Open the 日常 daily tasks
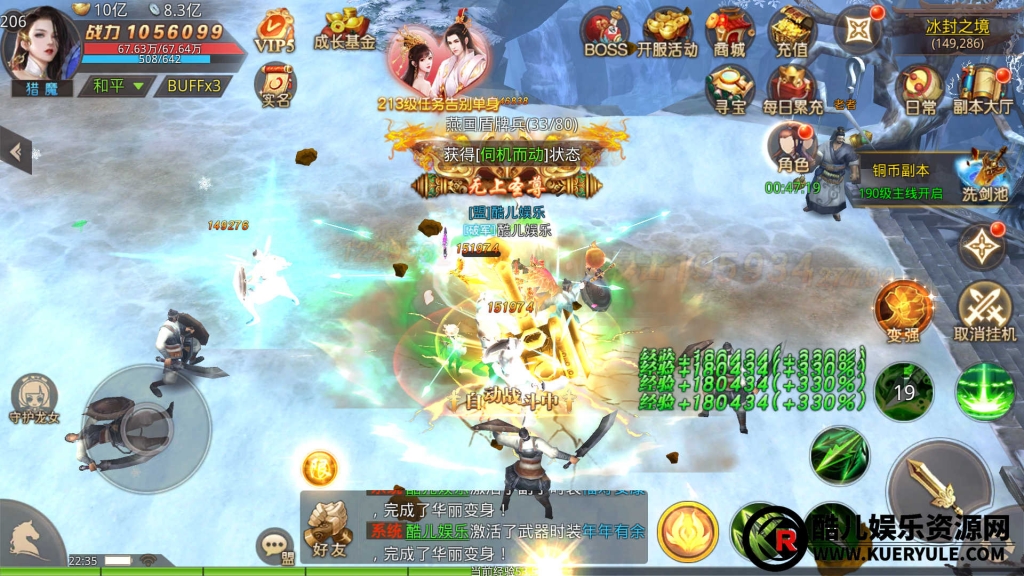The width and height of the screenshot is (1024, 576). click(x=920, y=89)
